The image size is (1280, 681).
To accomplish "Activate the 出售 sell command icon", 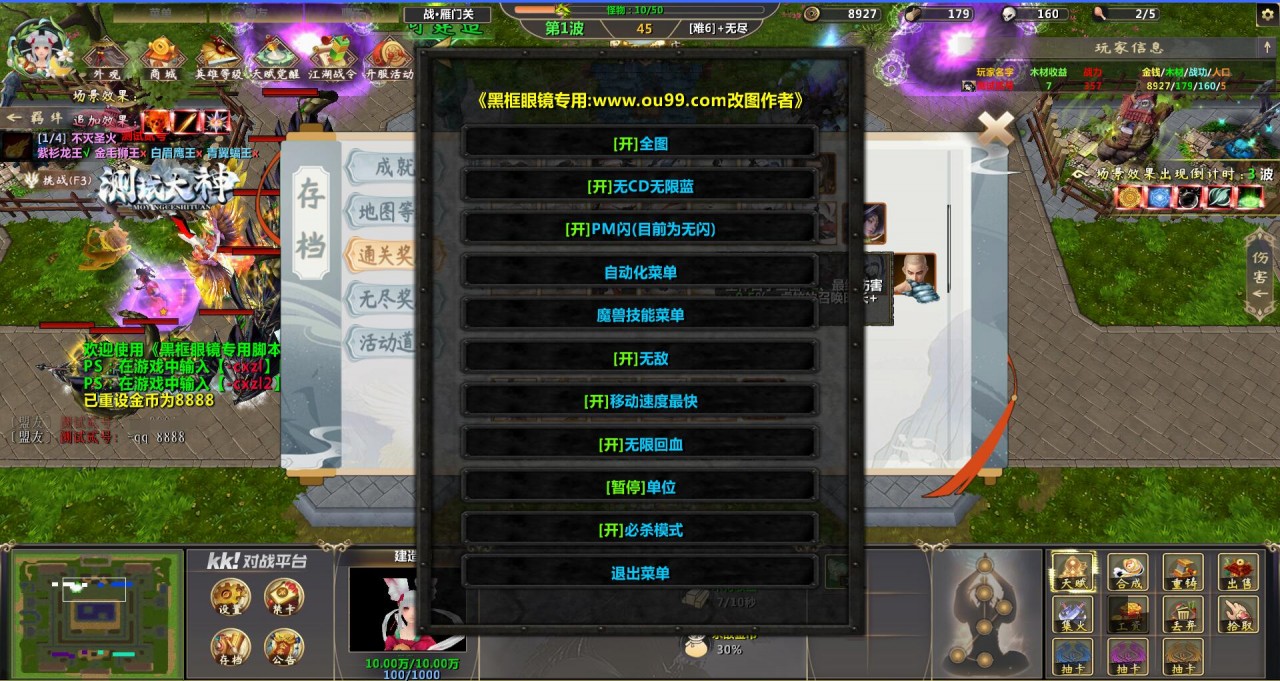I will (1238, 574).
